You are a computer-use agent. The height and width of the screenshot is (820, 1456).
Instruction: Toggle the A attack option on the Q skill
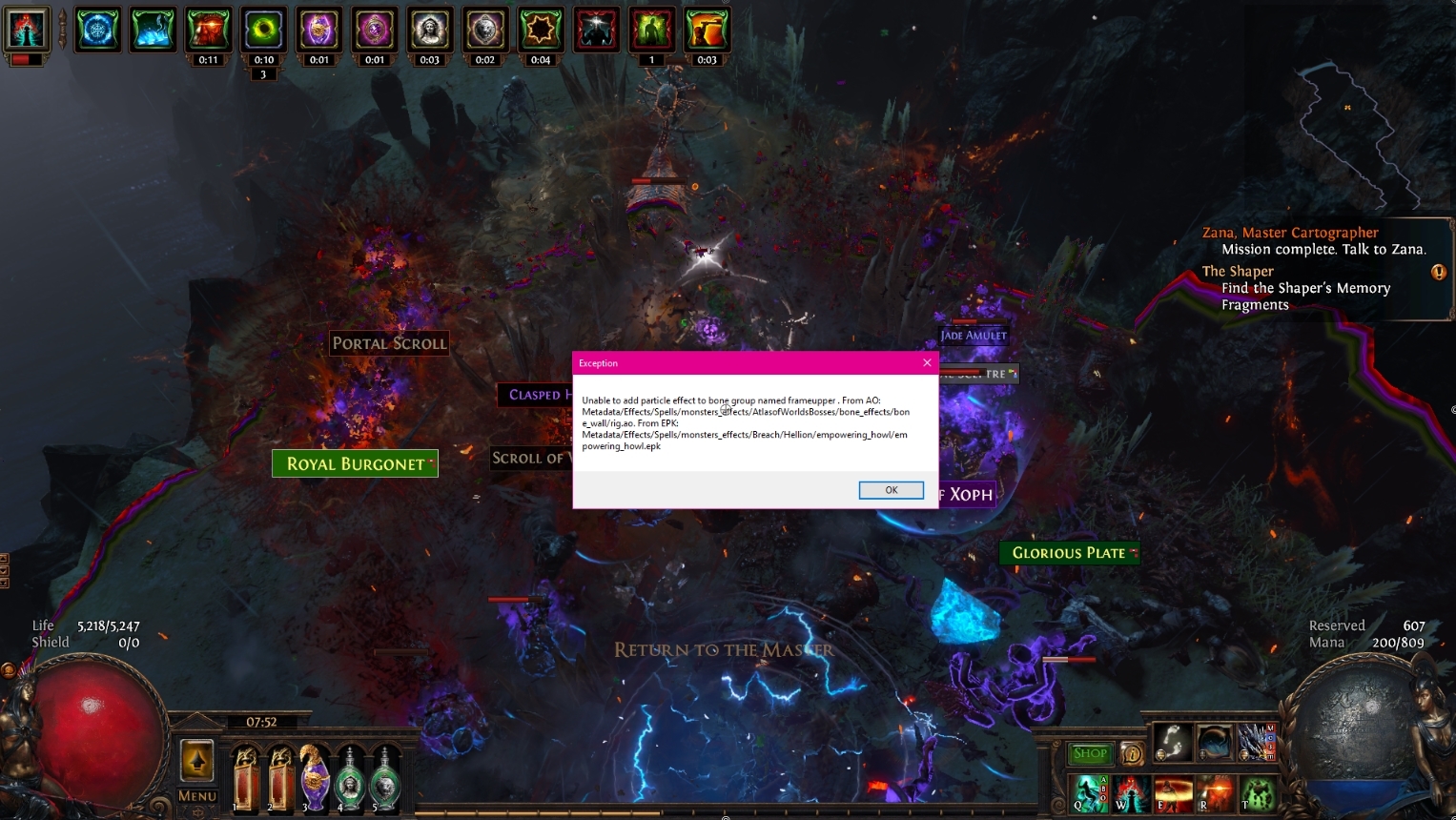(x=1103, y=779)
